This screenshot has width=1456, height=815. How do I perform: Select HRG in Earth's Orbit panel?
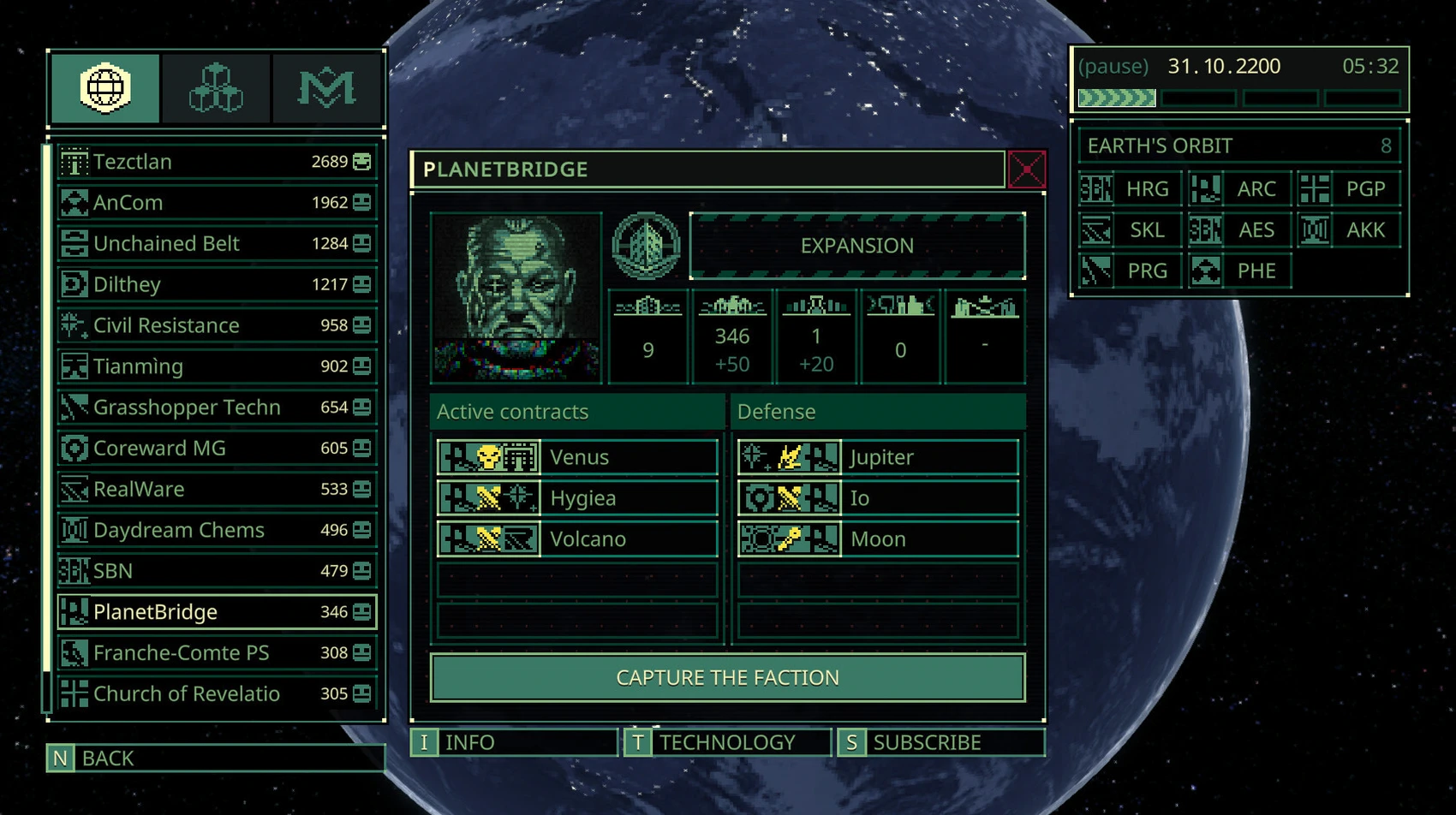click(x=1131, y=189)
